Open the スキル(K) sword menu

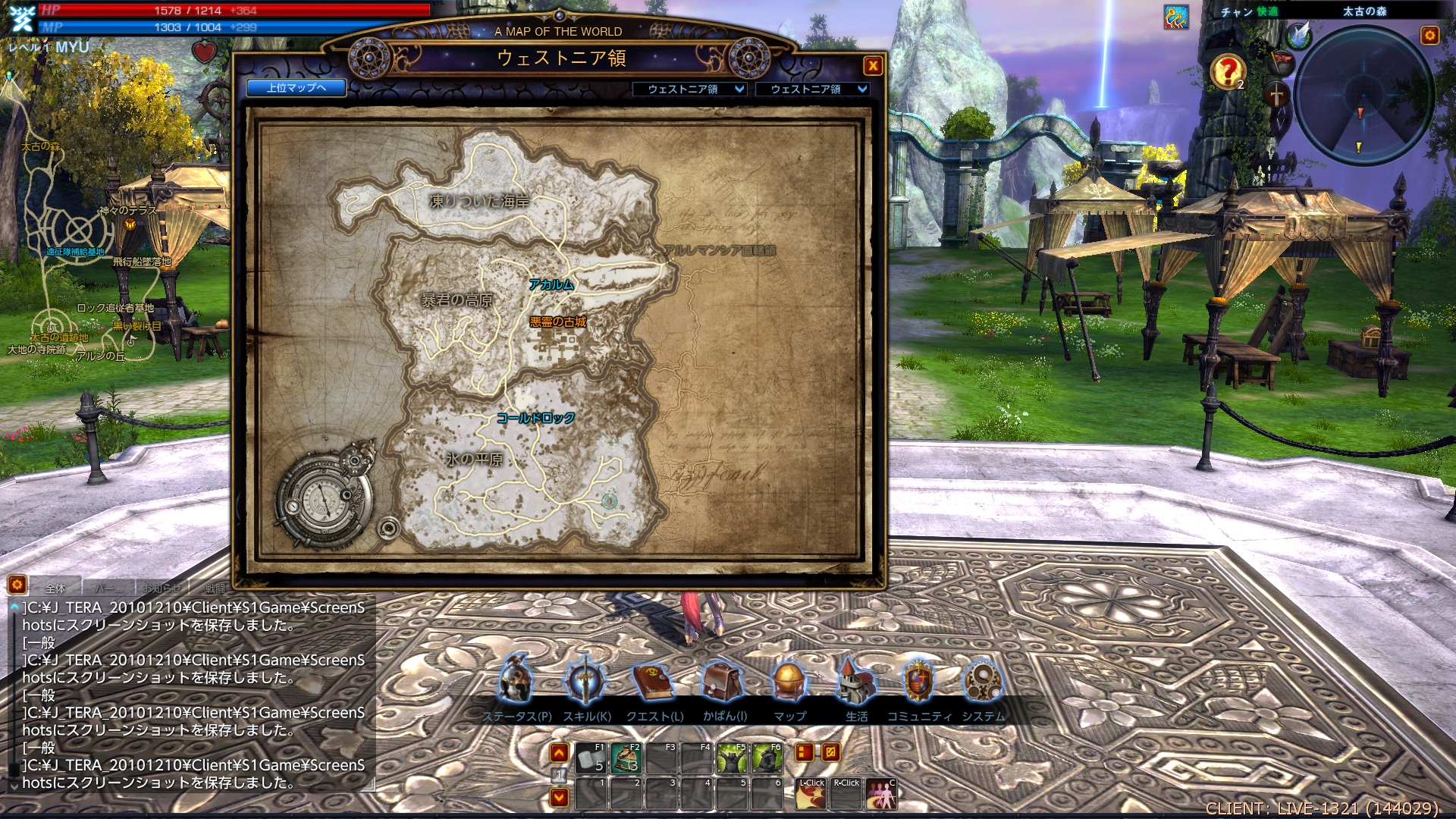tap(585, 681)
